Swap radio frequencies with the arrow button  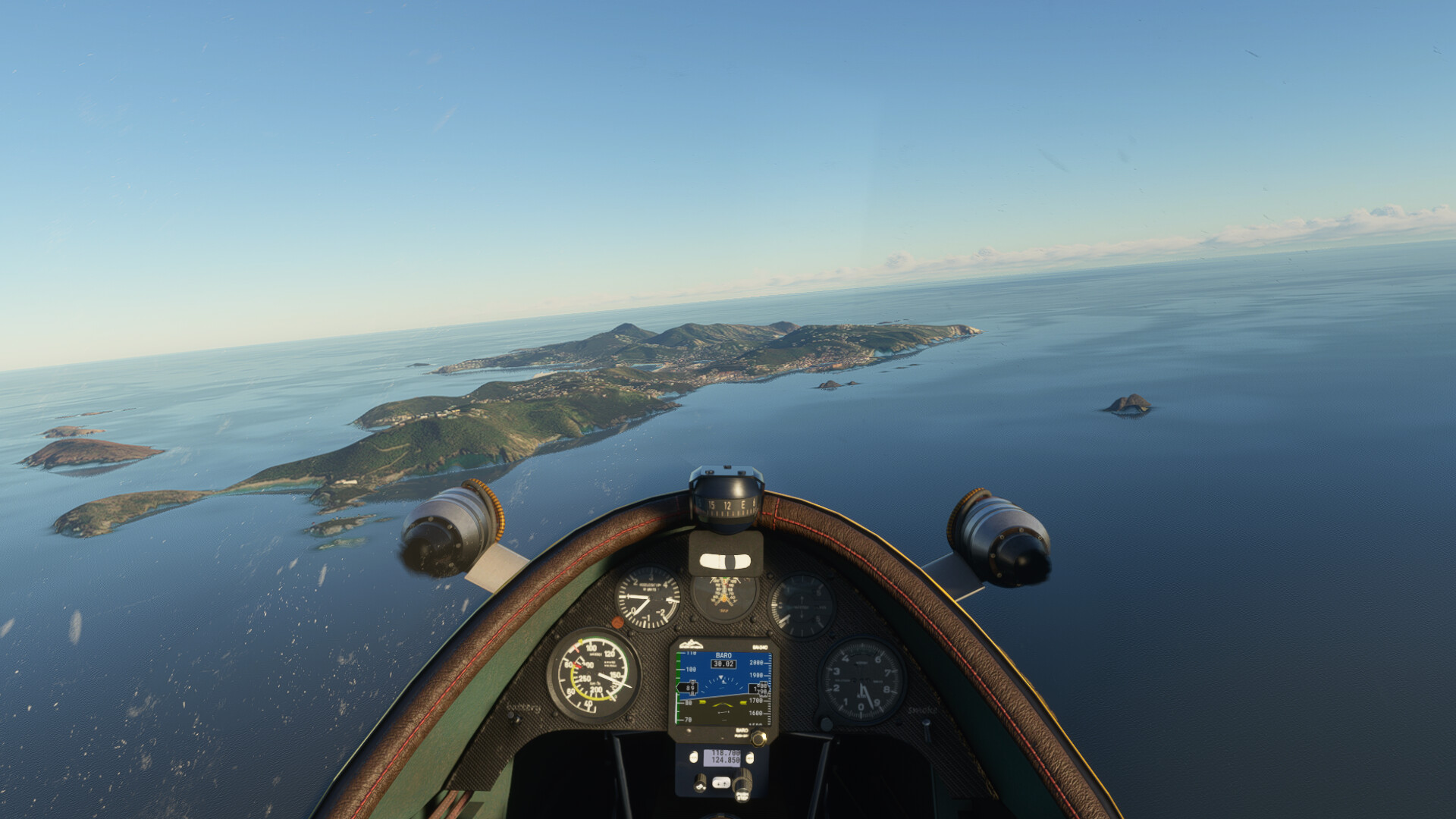721,783
